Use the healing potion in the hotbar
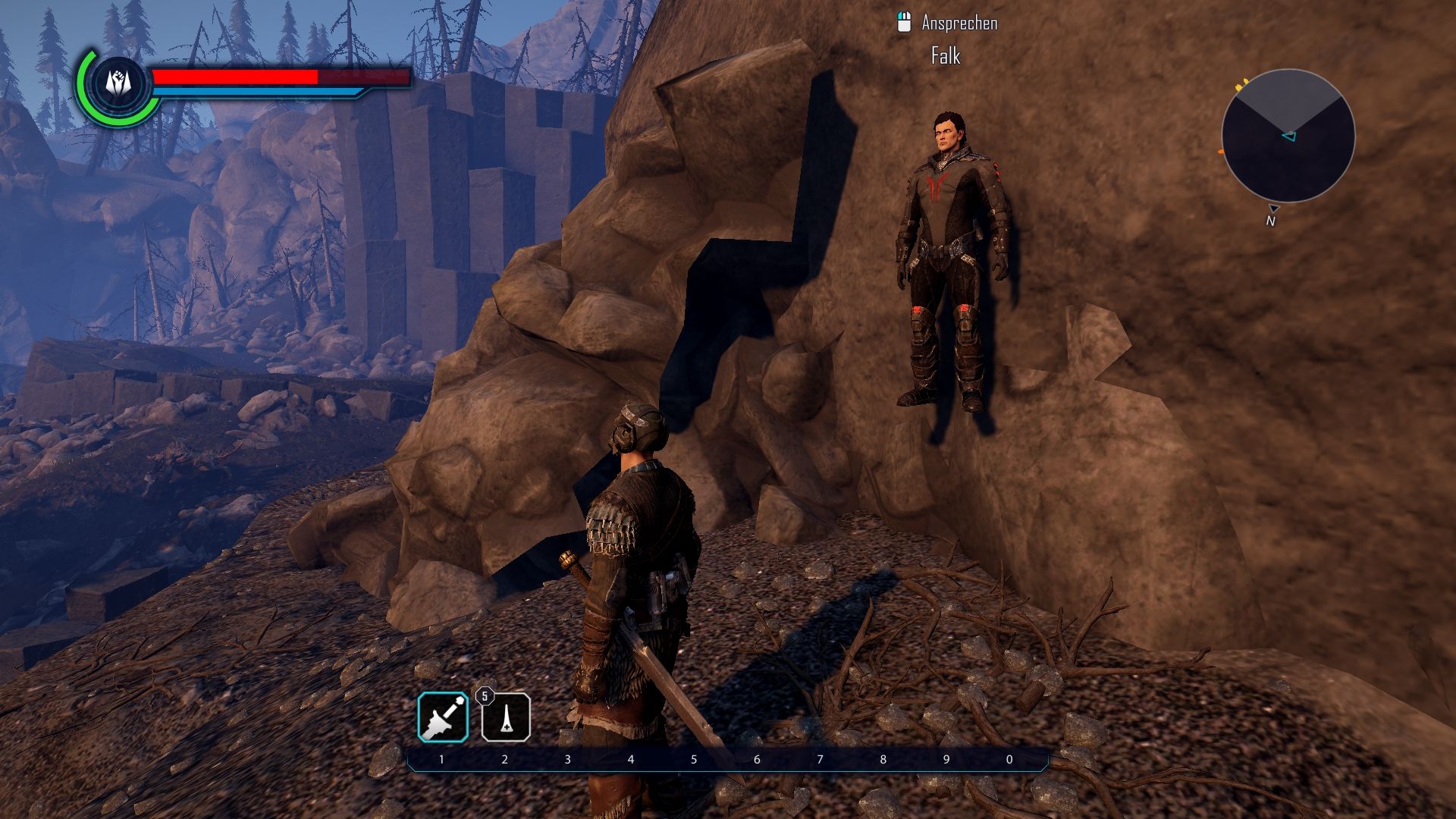1456x819 pixels. tap(506, 717)
